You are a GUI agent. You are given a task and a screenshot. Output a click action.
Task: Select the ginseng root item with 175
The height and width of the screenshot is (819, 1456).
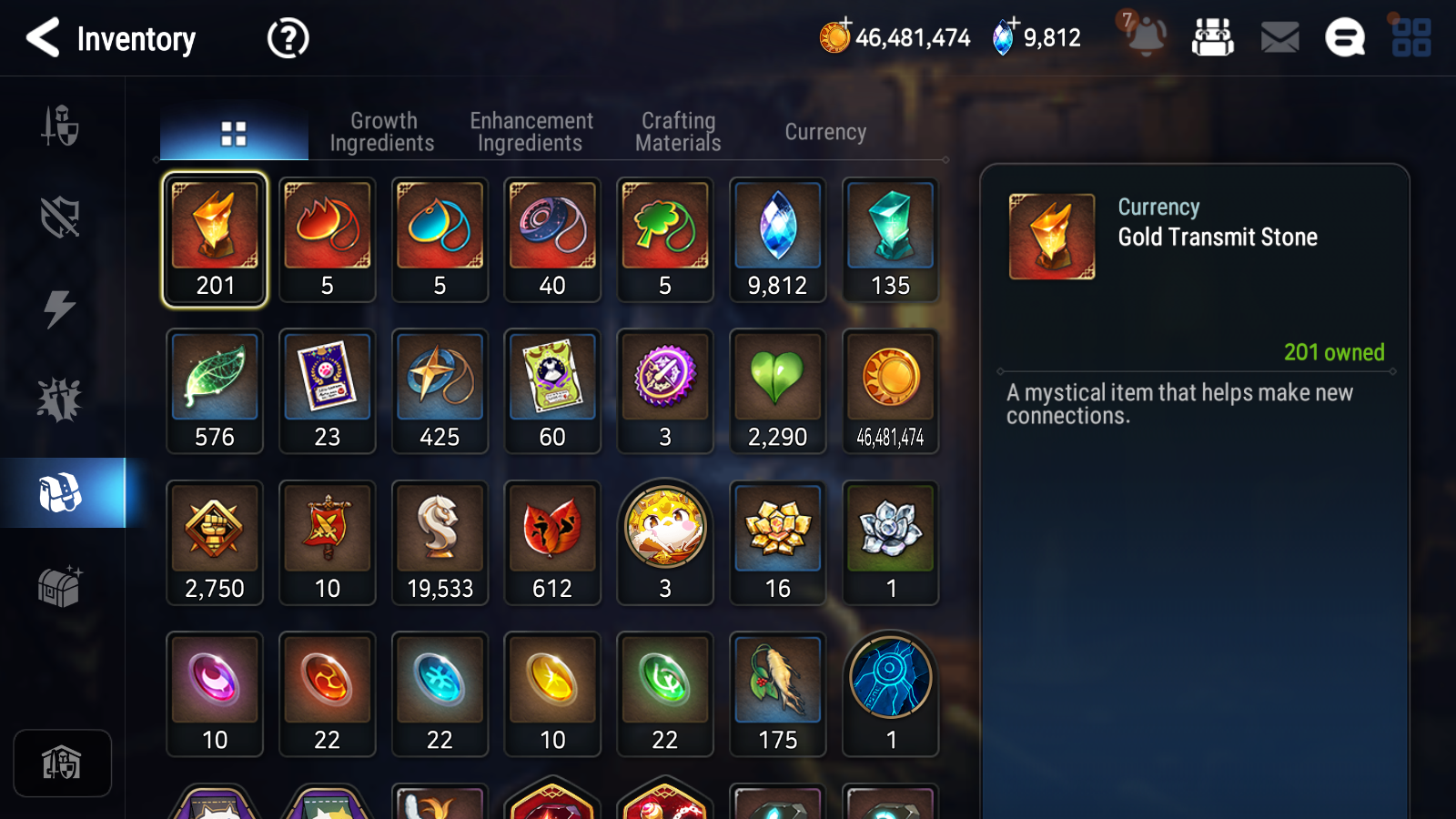pos(777,693)
